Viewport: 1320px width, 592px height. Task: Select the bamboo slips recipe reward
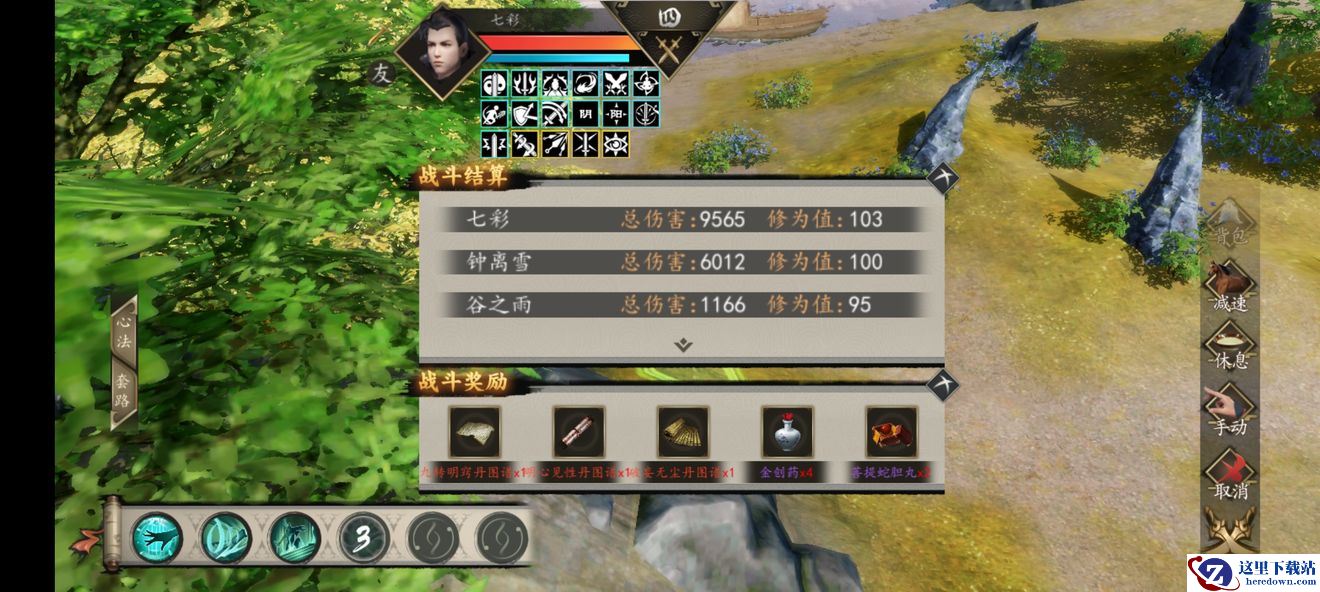(683, 432)
